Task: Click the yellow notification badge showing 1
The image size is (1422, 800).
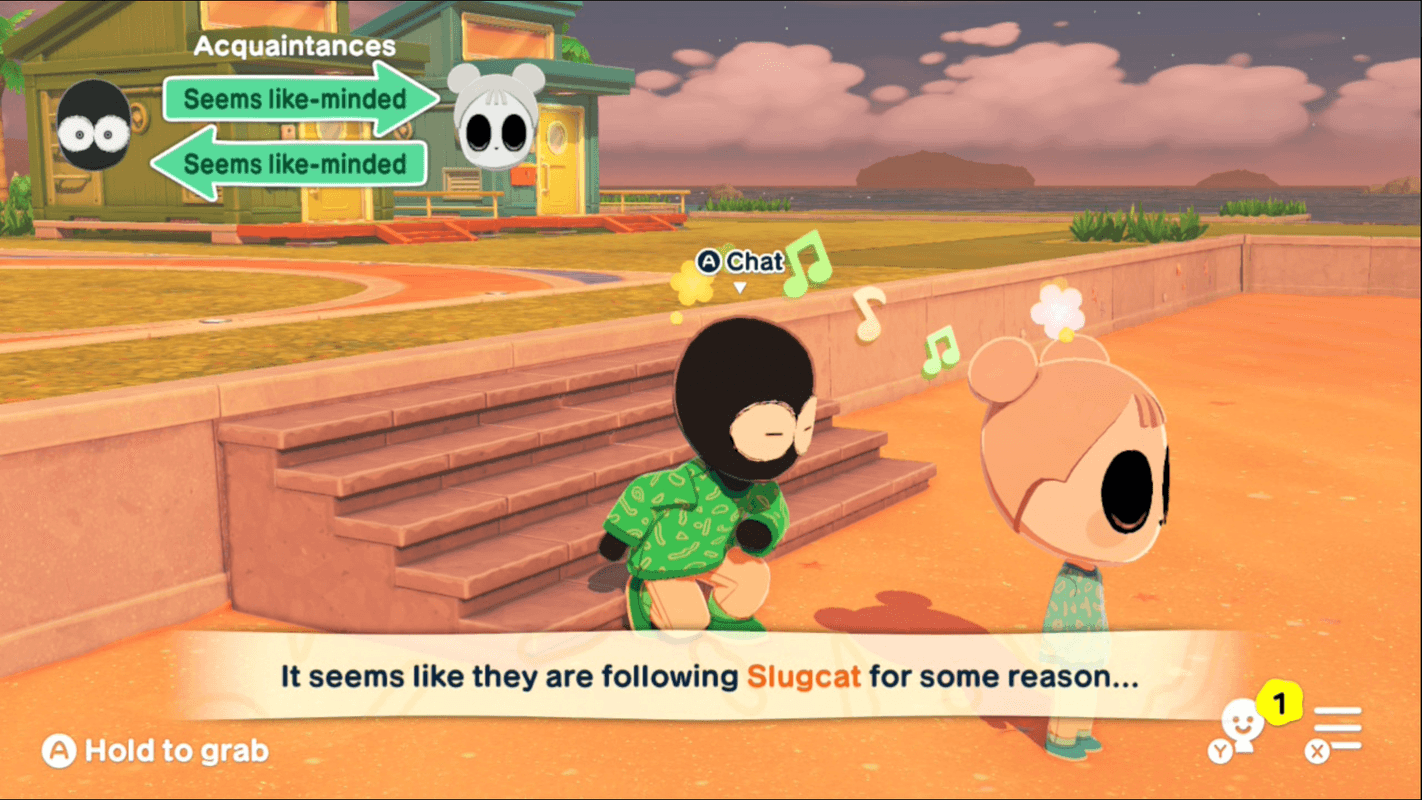Action: [1277, 703]
